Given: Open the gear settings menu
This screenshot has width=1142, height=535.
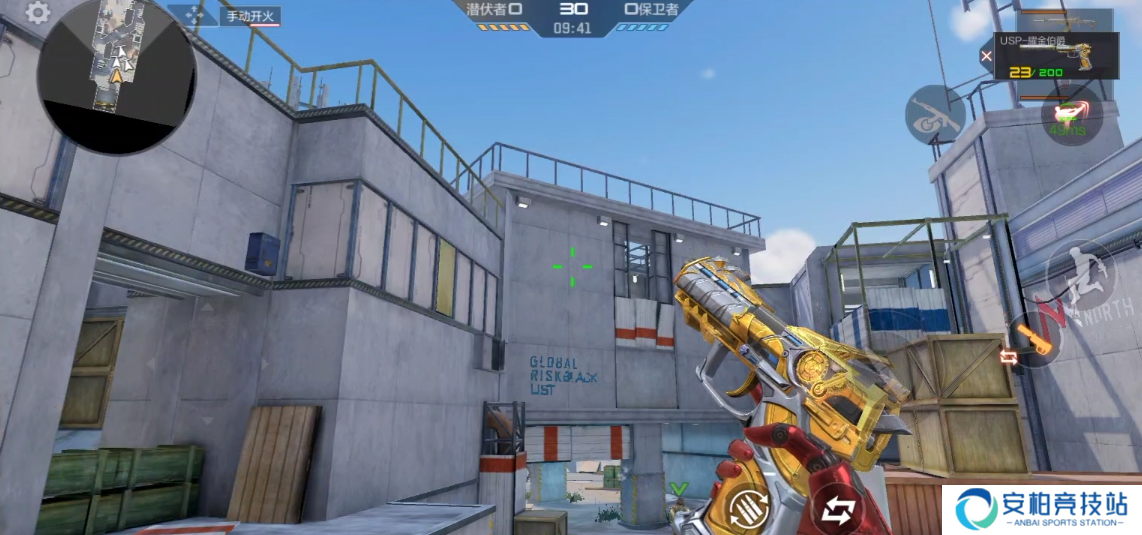Looking at the screenshot, I should coord(37,13).
